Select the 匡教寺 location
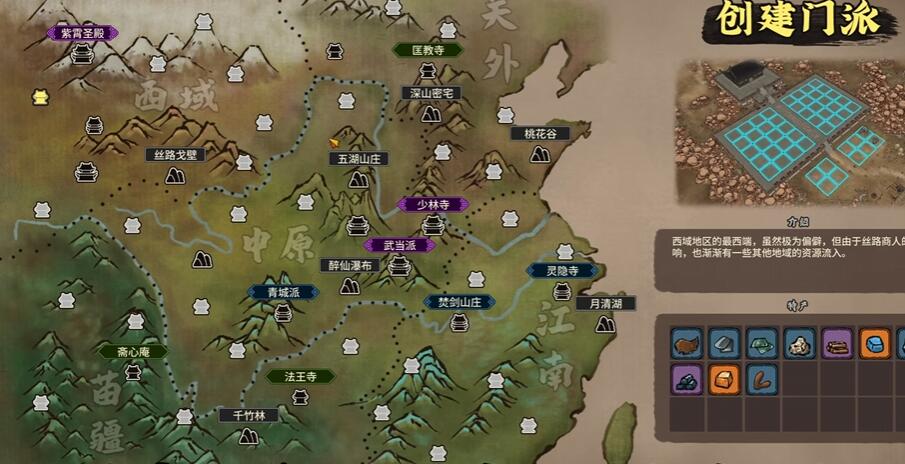Image resolution: width=905 pixels, height=464 pixels. point(427,49)
